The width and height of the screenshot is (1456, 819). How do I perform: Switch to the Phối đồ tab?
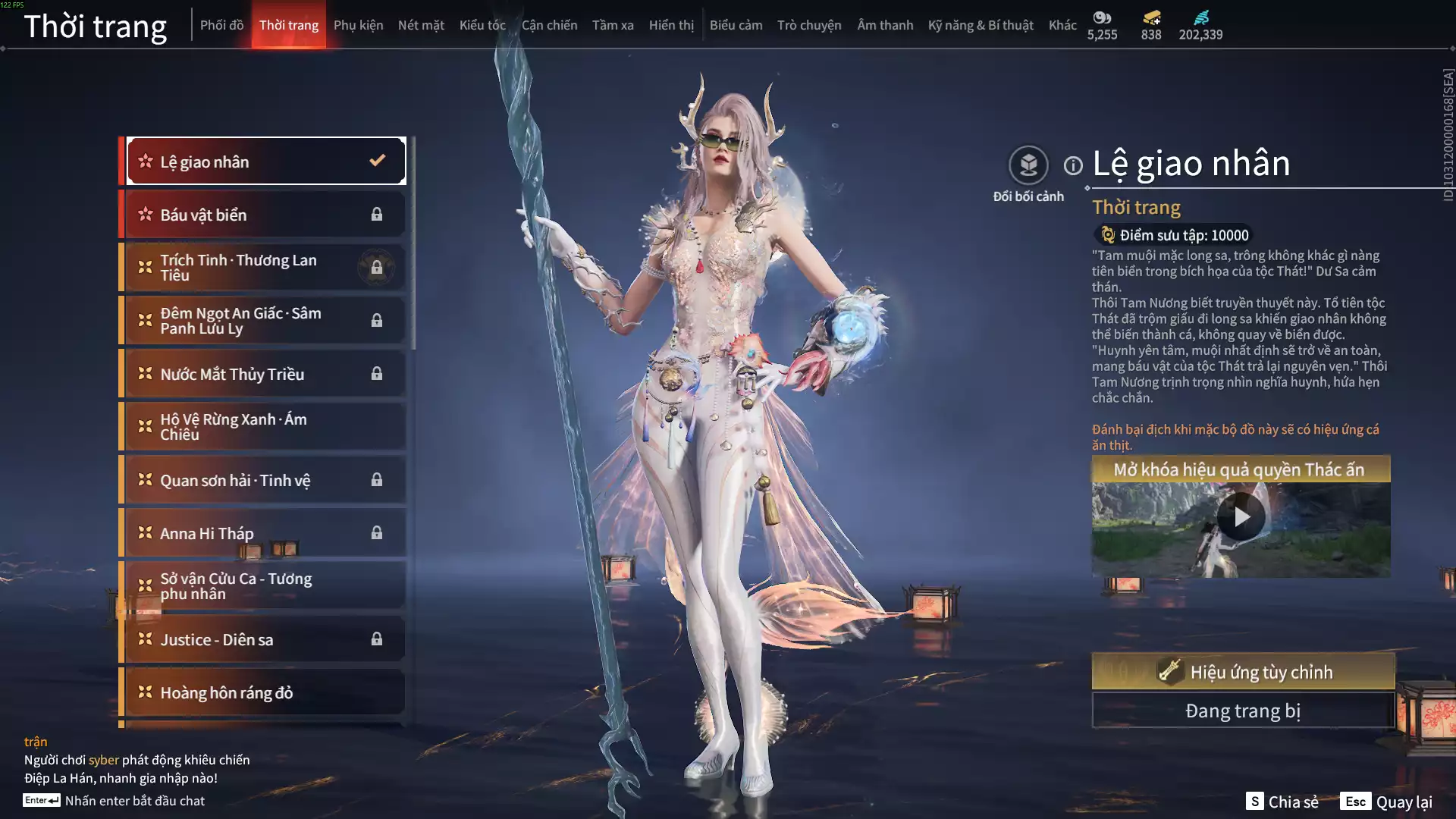point(221,25)
